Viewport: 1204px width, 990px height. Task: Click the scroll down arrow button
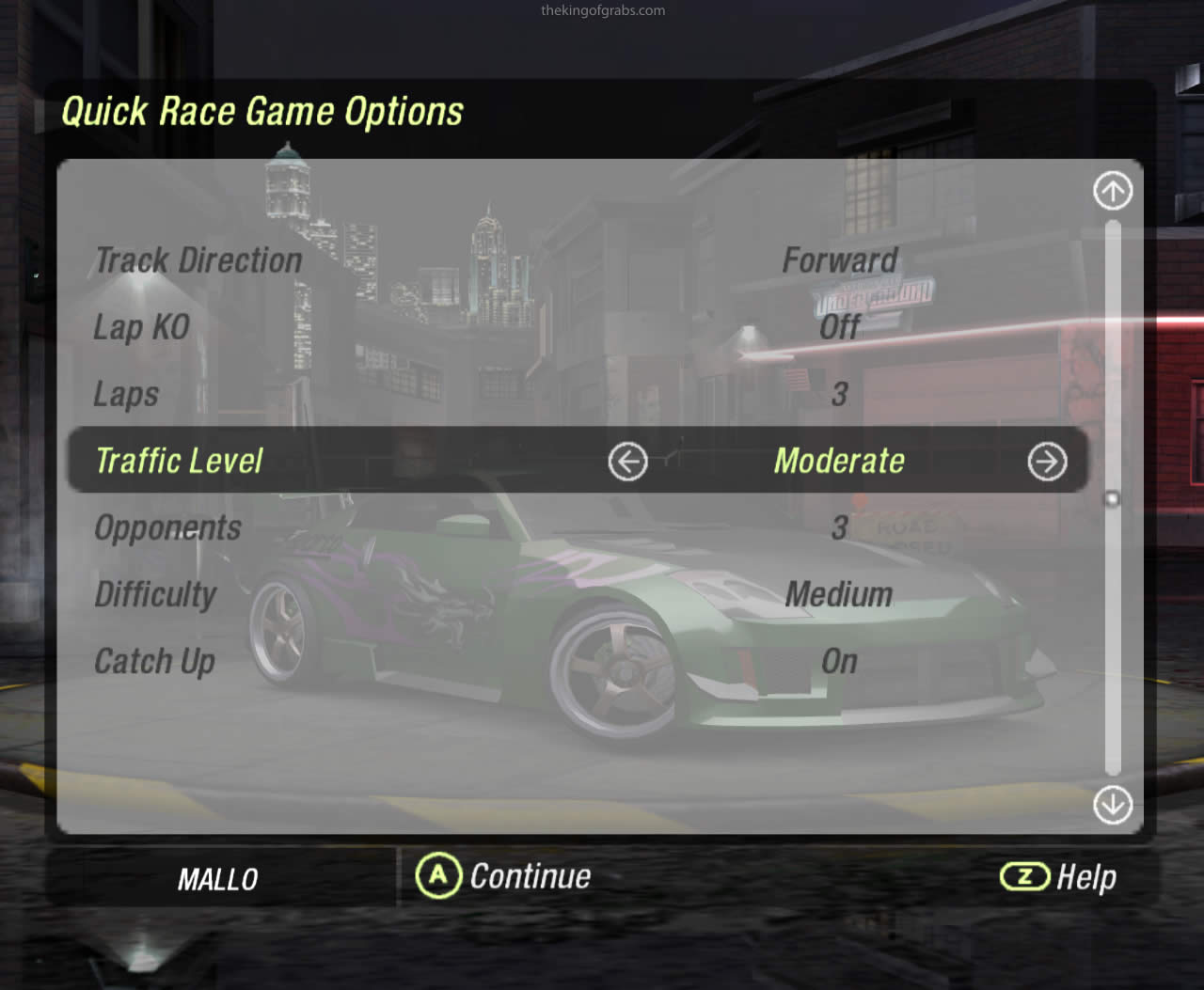click(1113, 805)
